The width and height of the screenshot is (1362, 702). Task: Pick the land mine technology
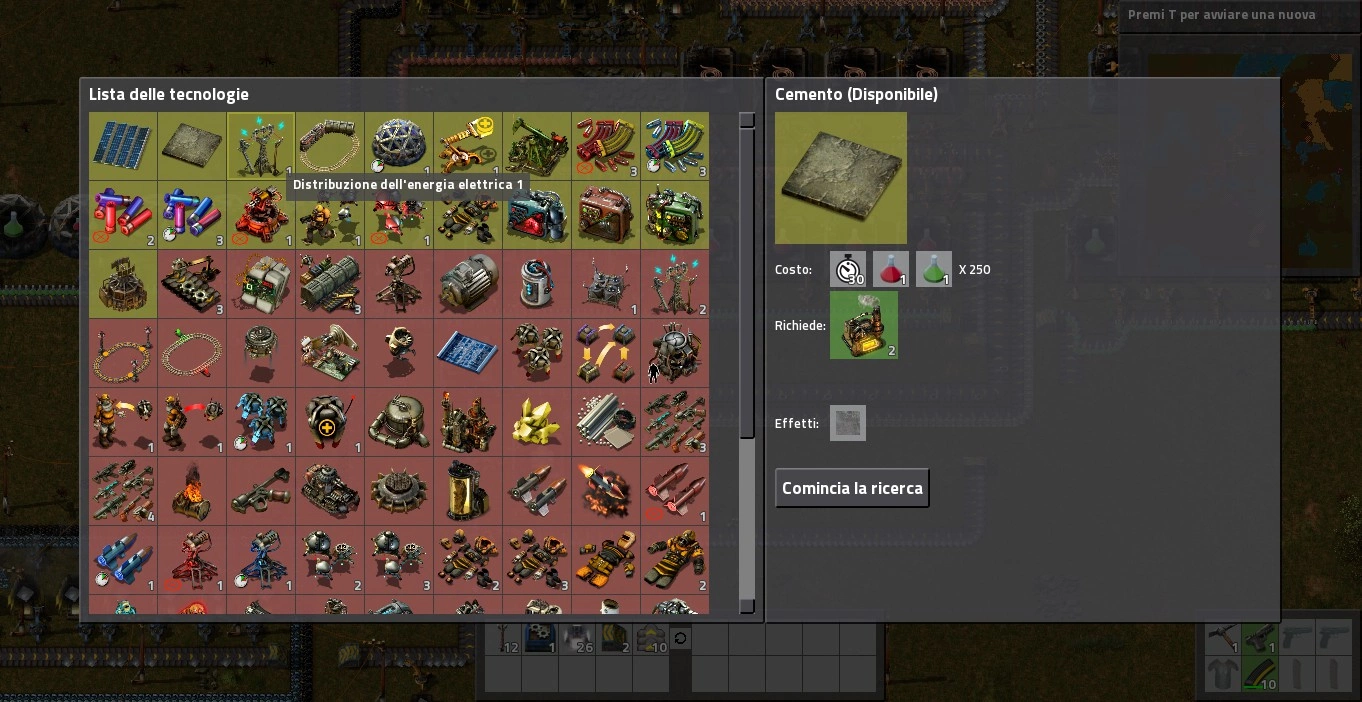pos(399,491)
